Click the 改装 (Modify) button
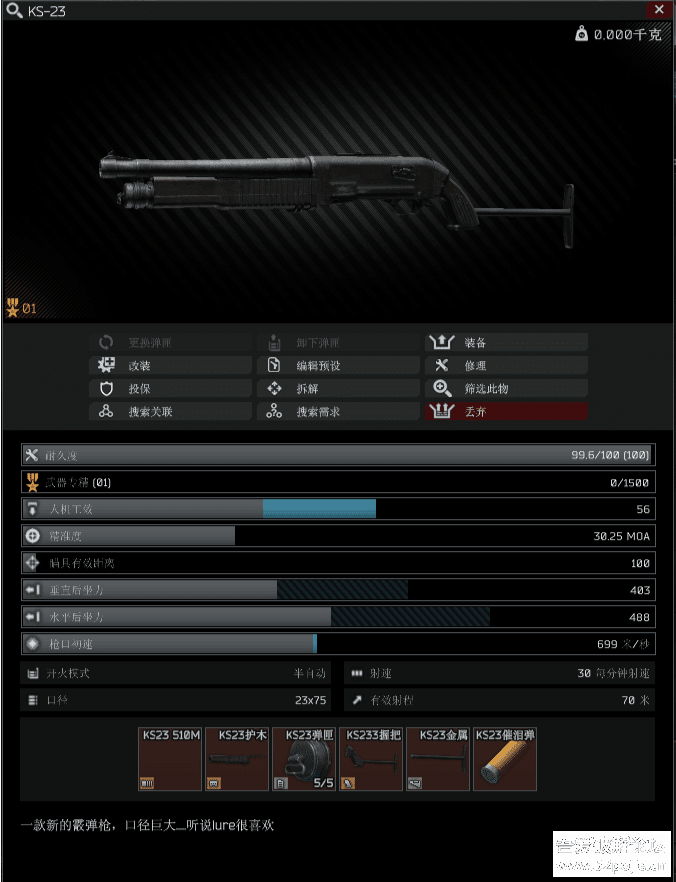The image size is (676, 882). click(170, 365)
